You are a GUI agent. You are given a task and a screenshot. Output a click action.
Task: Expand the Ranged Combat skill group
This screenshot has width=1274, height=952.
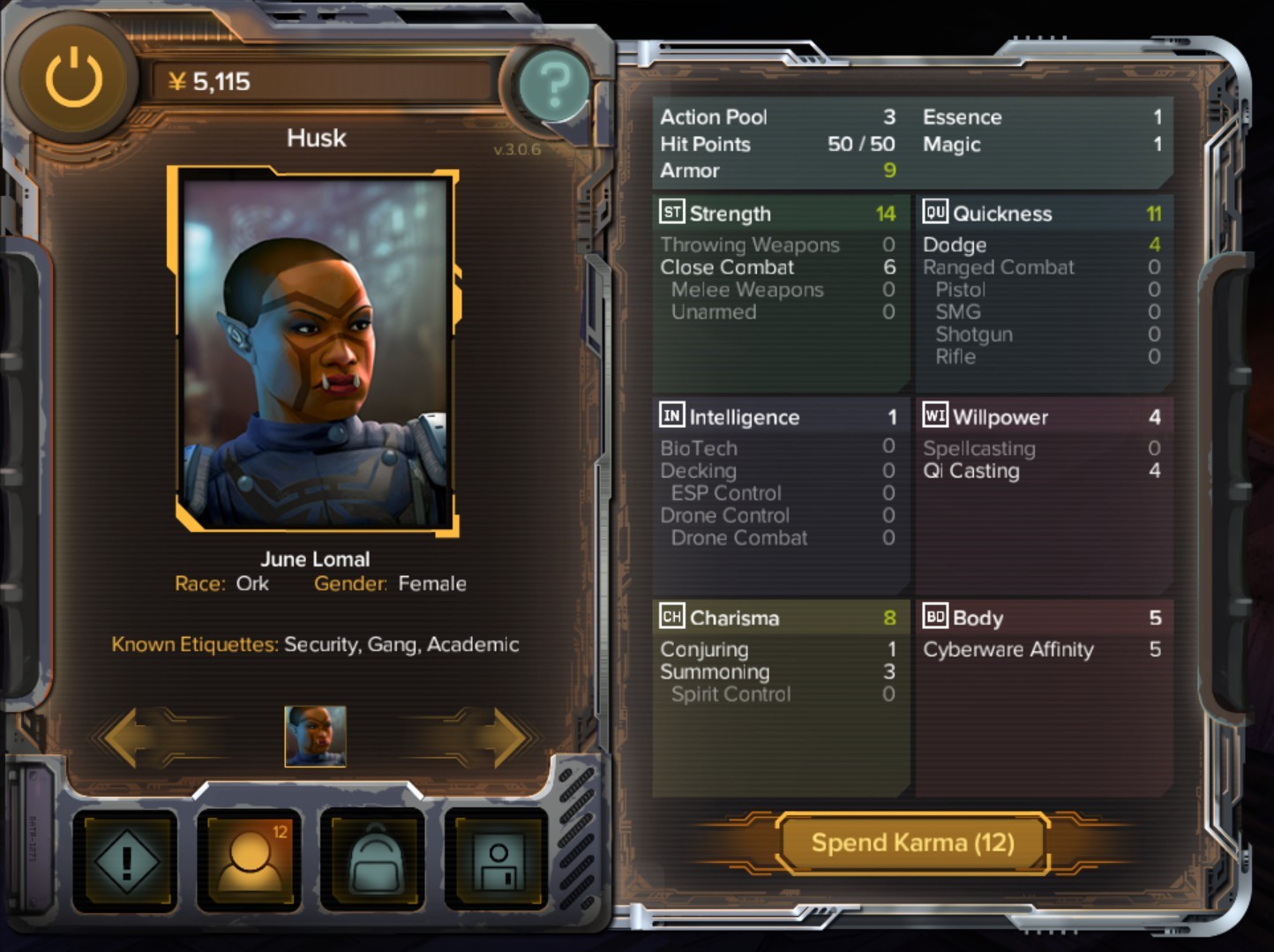pyautogui.click(x=998, y=266)
